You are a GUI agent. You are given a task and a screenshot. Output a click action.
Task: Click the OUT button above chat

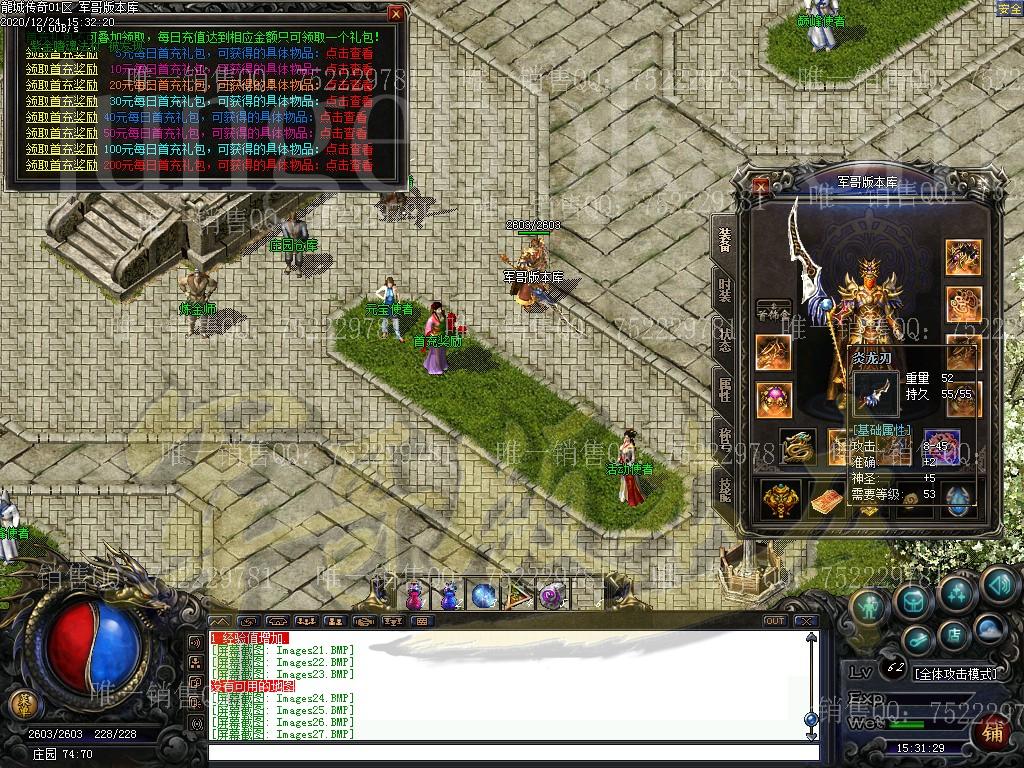[x=774, y=621]
